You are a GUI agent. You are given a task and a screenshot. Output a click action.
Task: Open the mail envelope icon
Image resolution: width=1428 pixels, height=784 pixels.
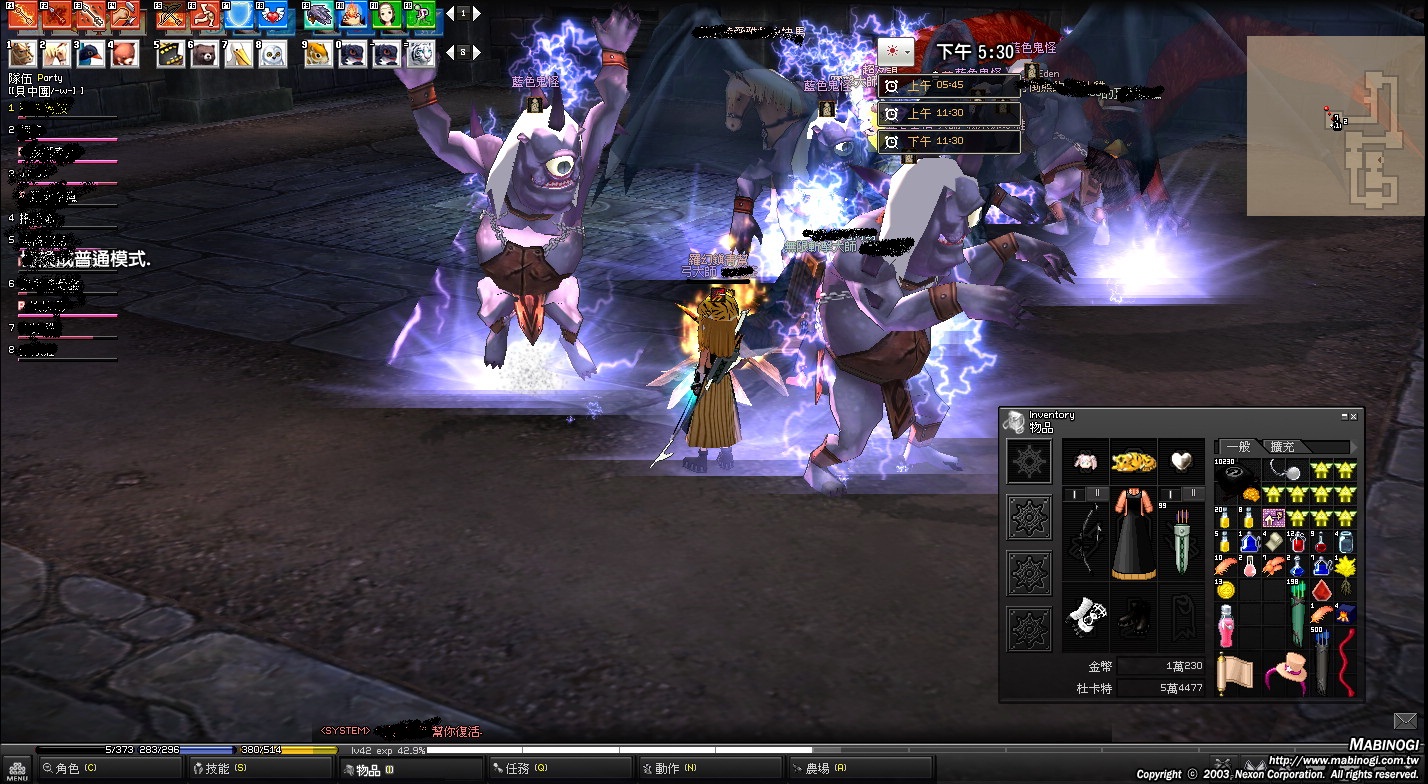pyautogui.click(x=1407, y=721)
